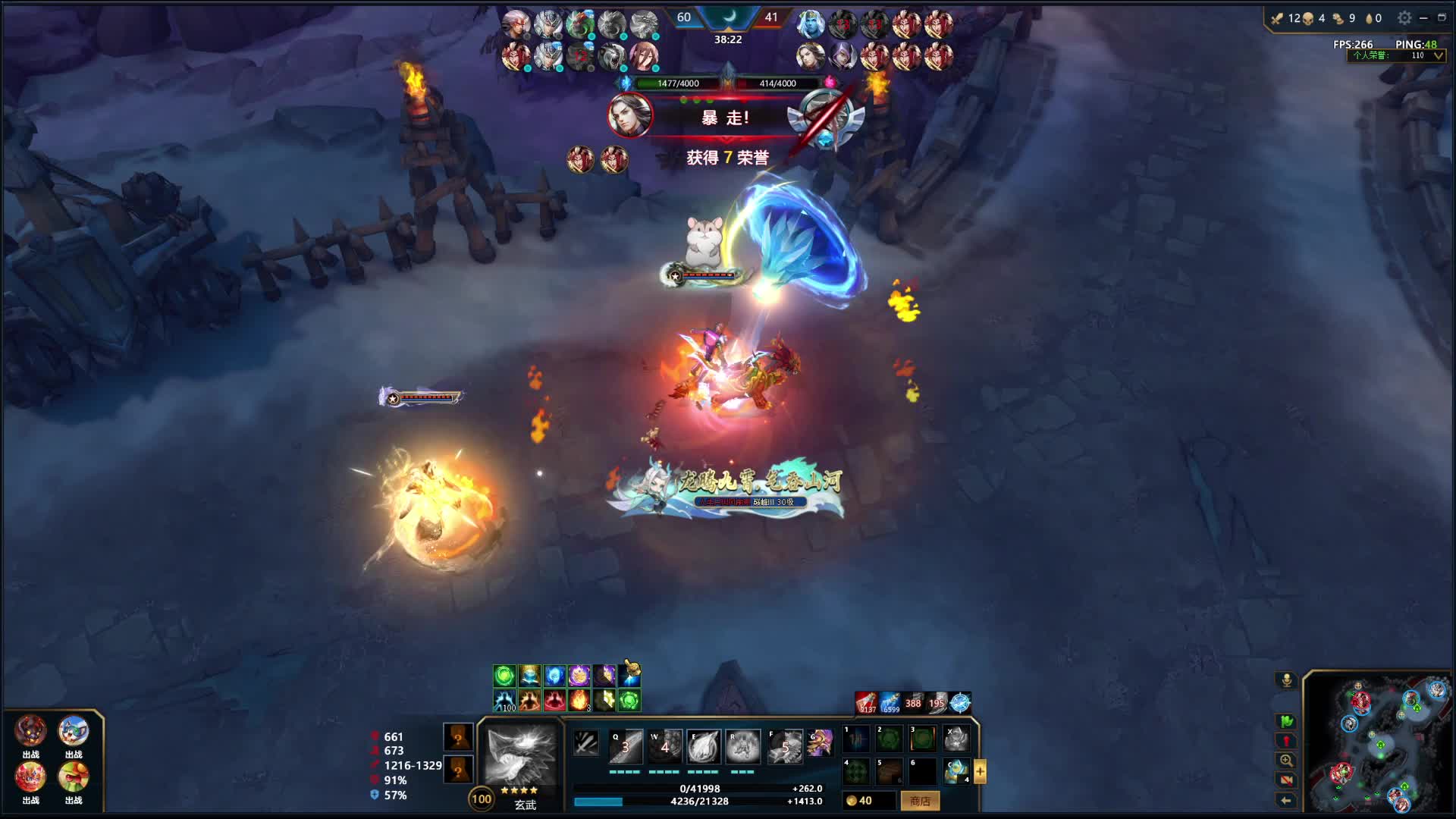The image size is (1456, 819).
Task: Toggle the crossed-out camera button
Action: (1286, 780)
